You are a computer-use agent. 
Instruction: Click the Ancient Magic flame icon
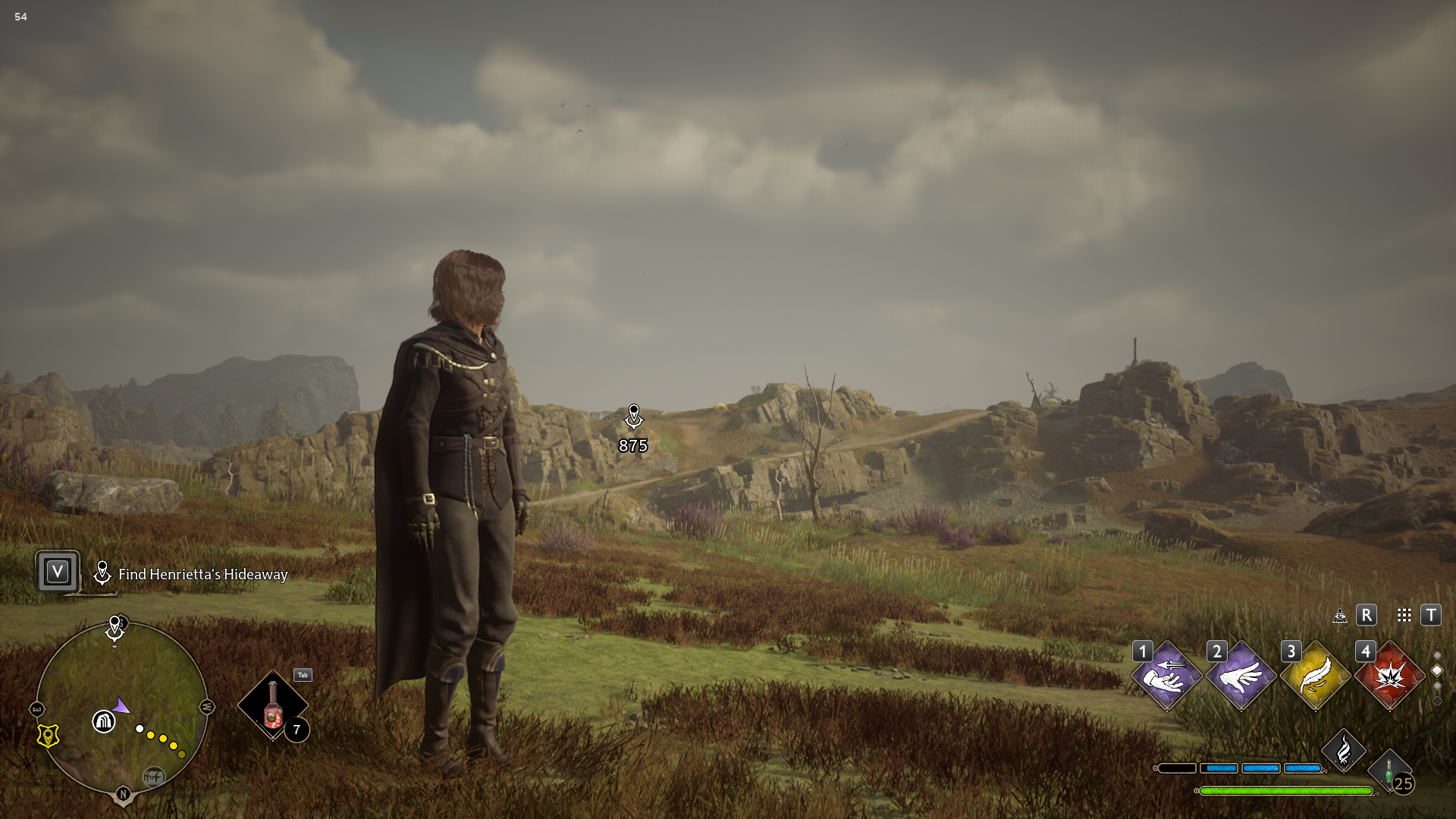(1343, 751)
